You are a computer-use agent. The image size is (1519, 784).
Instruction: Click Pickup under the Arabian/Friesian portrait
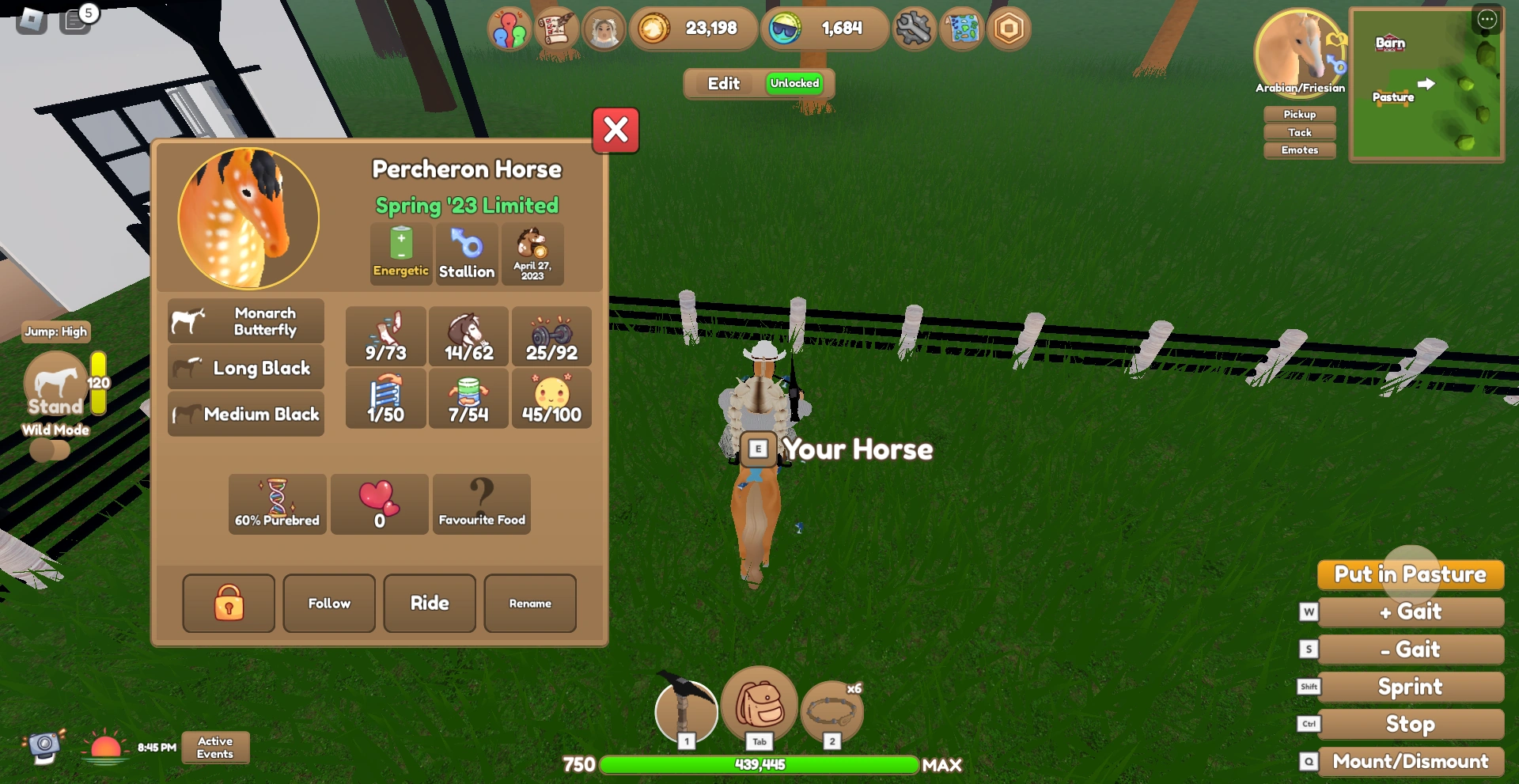pyautogui.click(x=1299, y=114)
